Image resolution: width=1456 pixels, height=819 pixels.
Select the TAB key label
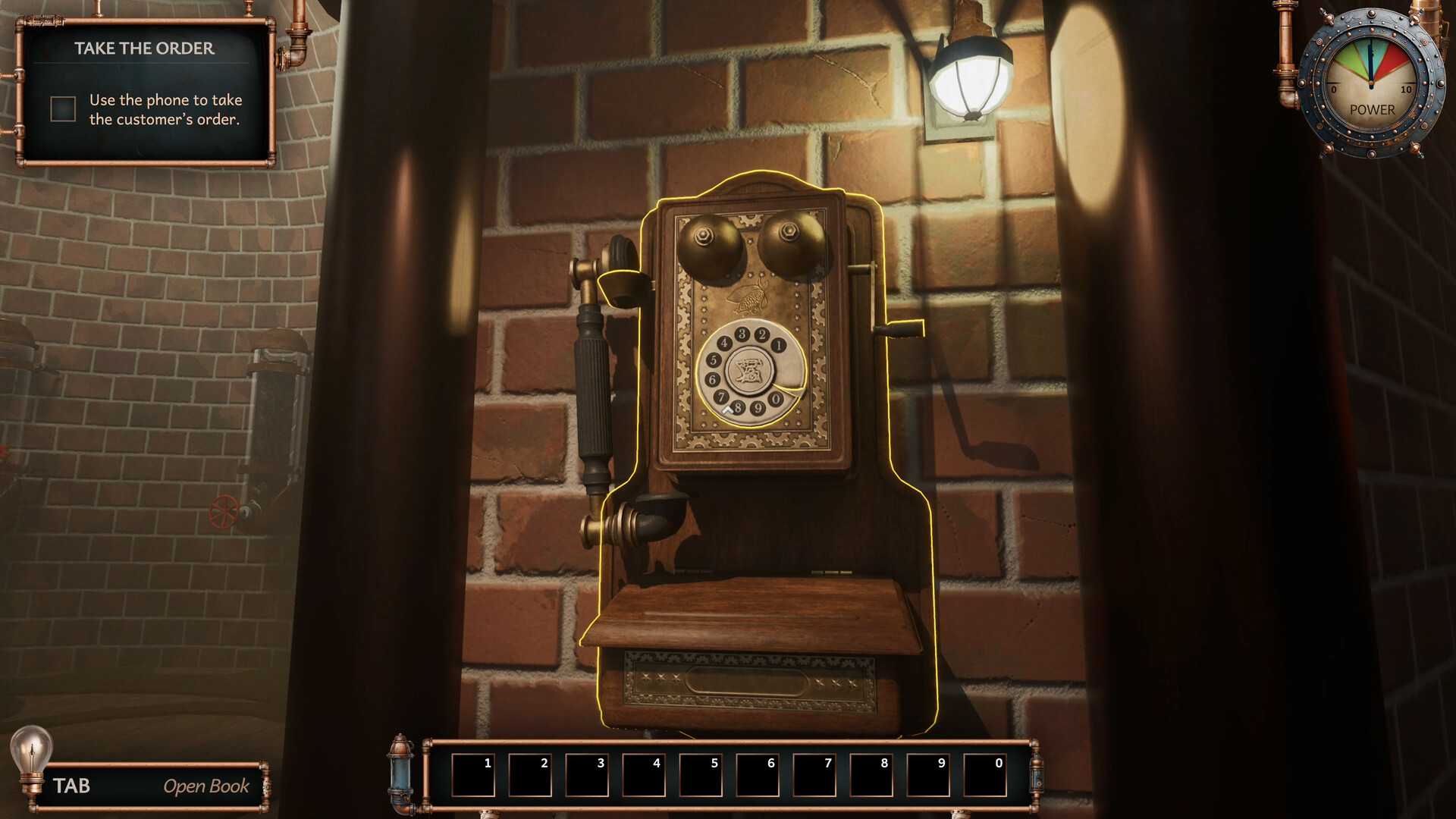tap(72, 786)
